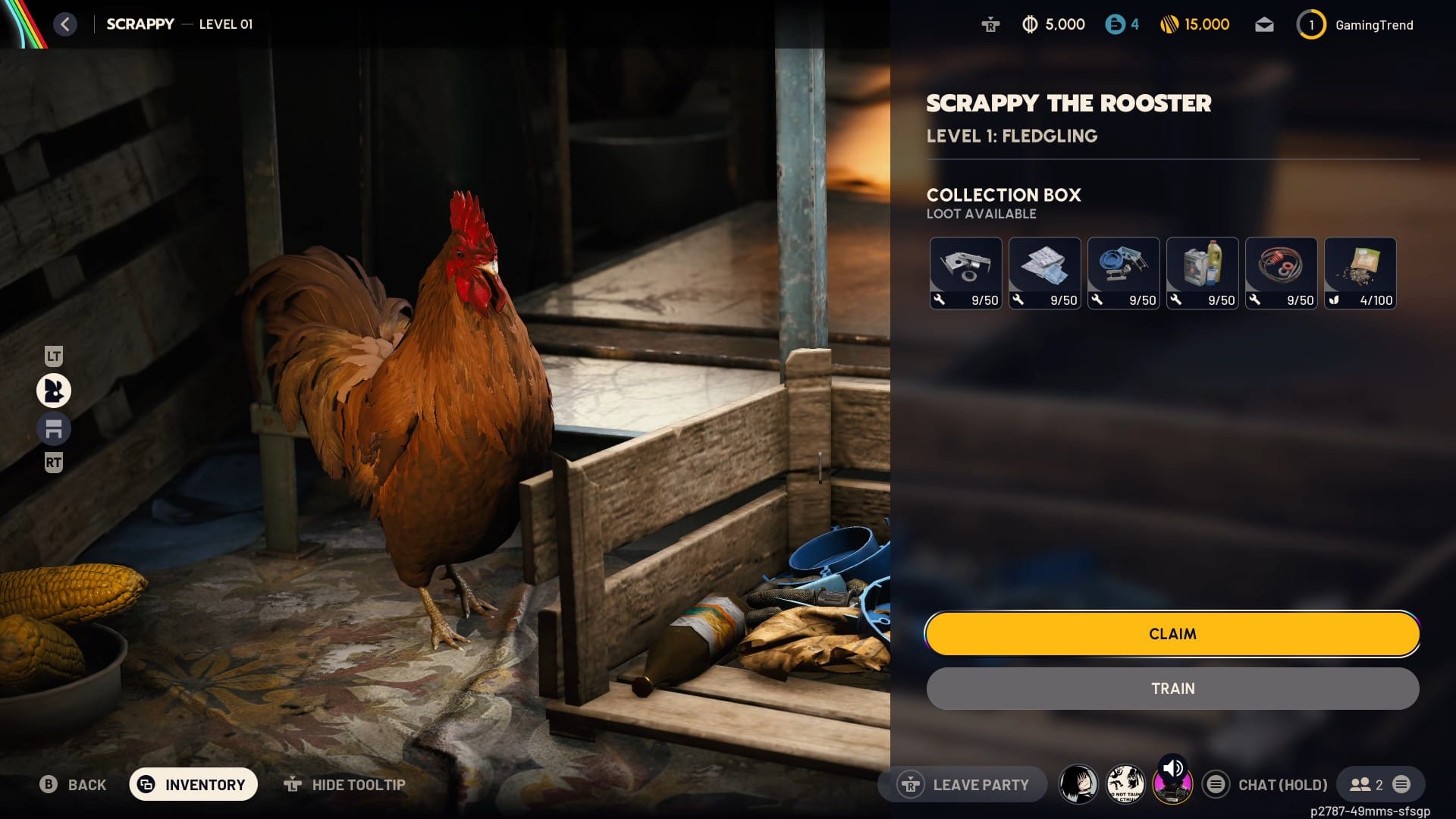The height and width of the screenshot is (819, 1456).
Task: Select the rubber parts loot slot
Action: coord(1281,273)
